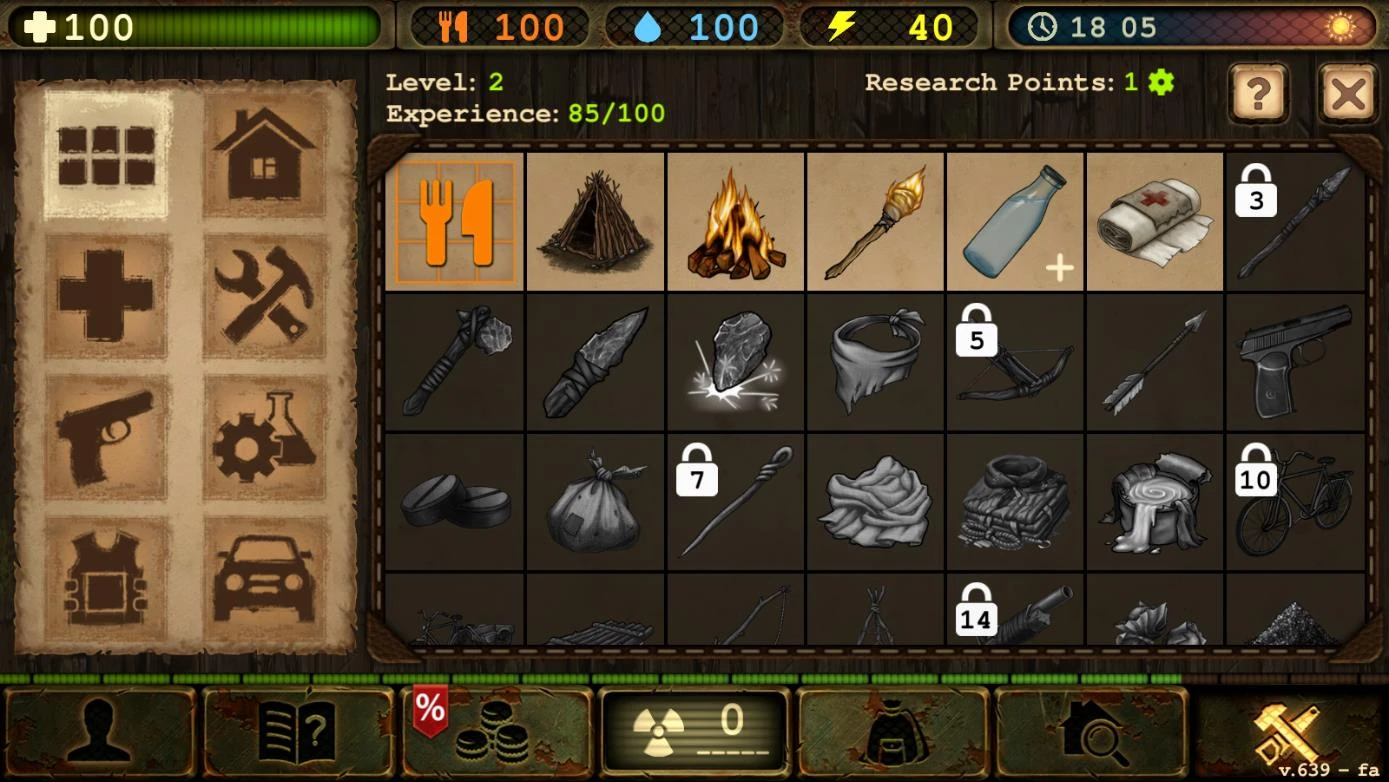The width and height of the screenshot is (1389, 782).
Task: Select the stone knife recipe
Action: pos(594,361)
